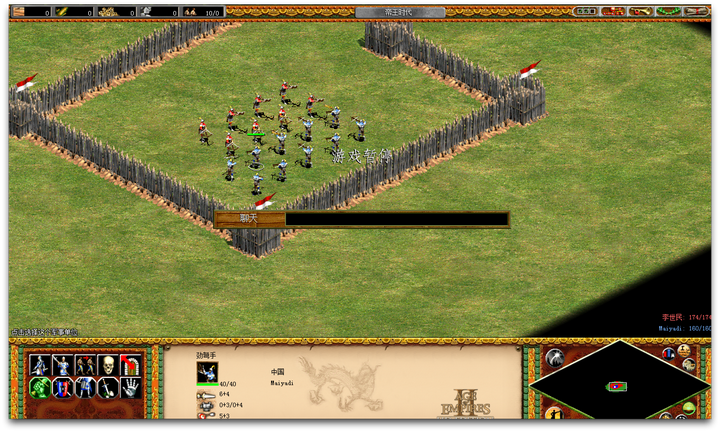Choose the green flag command icon
Viewport: 720px width, 432px height.
pos(41,388)
